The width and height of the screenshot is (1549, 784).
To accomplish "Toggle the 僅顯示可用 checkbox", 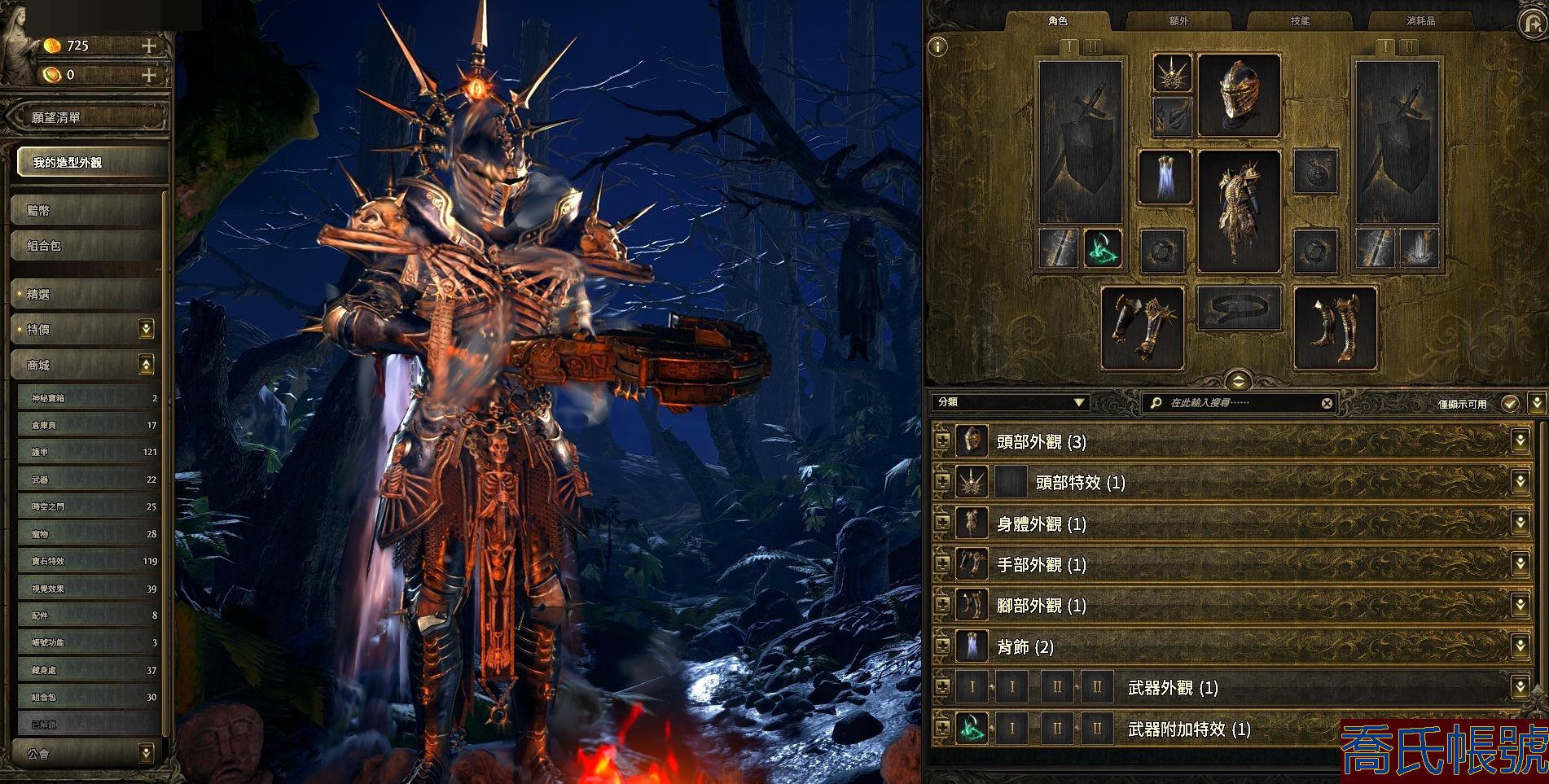I will click(1510, 403).
